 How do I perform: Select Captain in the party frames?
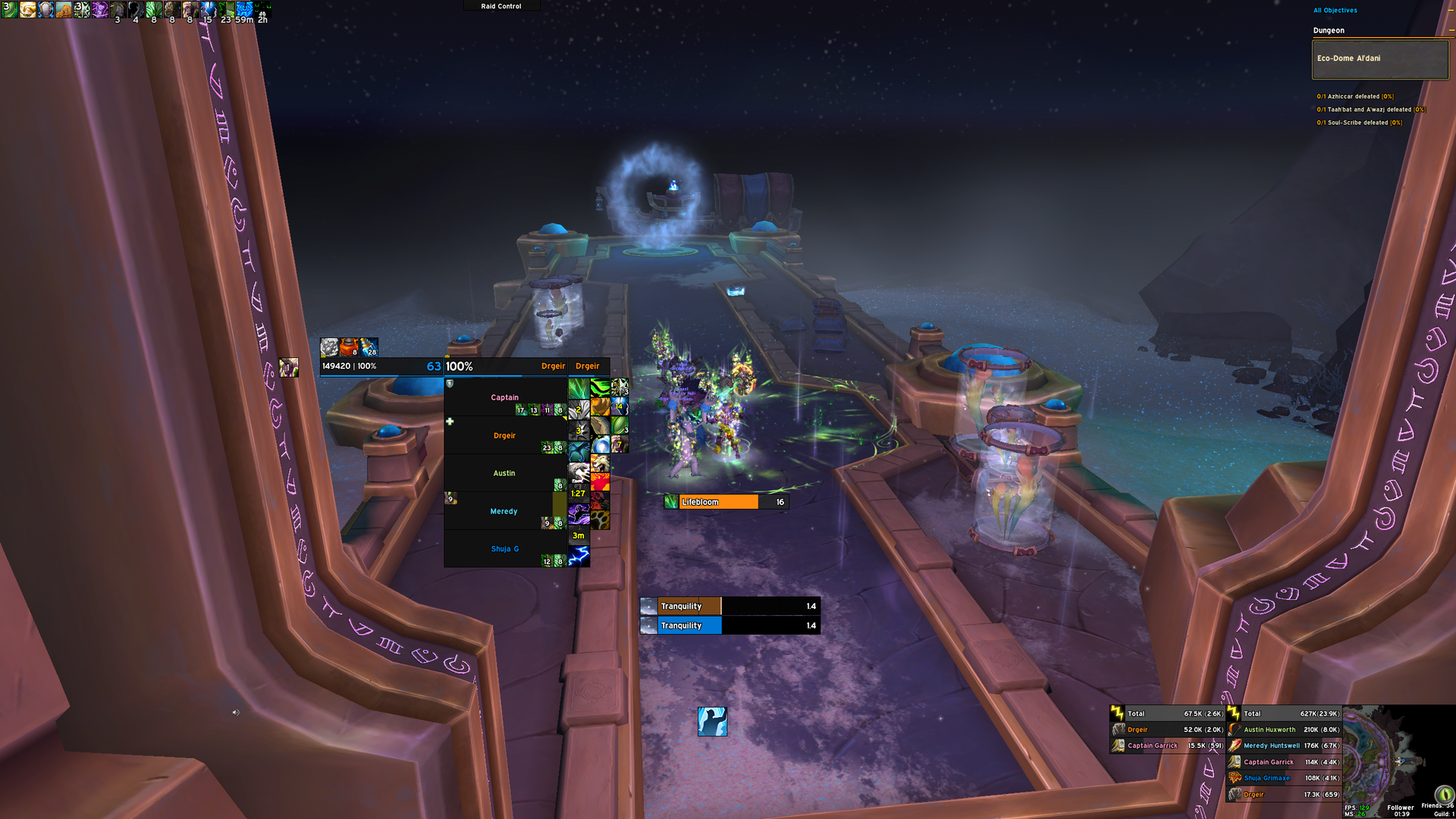point(504,397)
